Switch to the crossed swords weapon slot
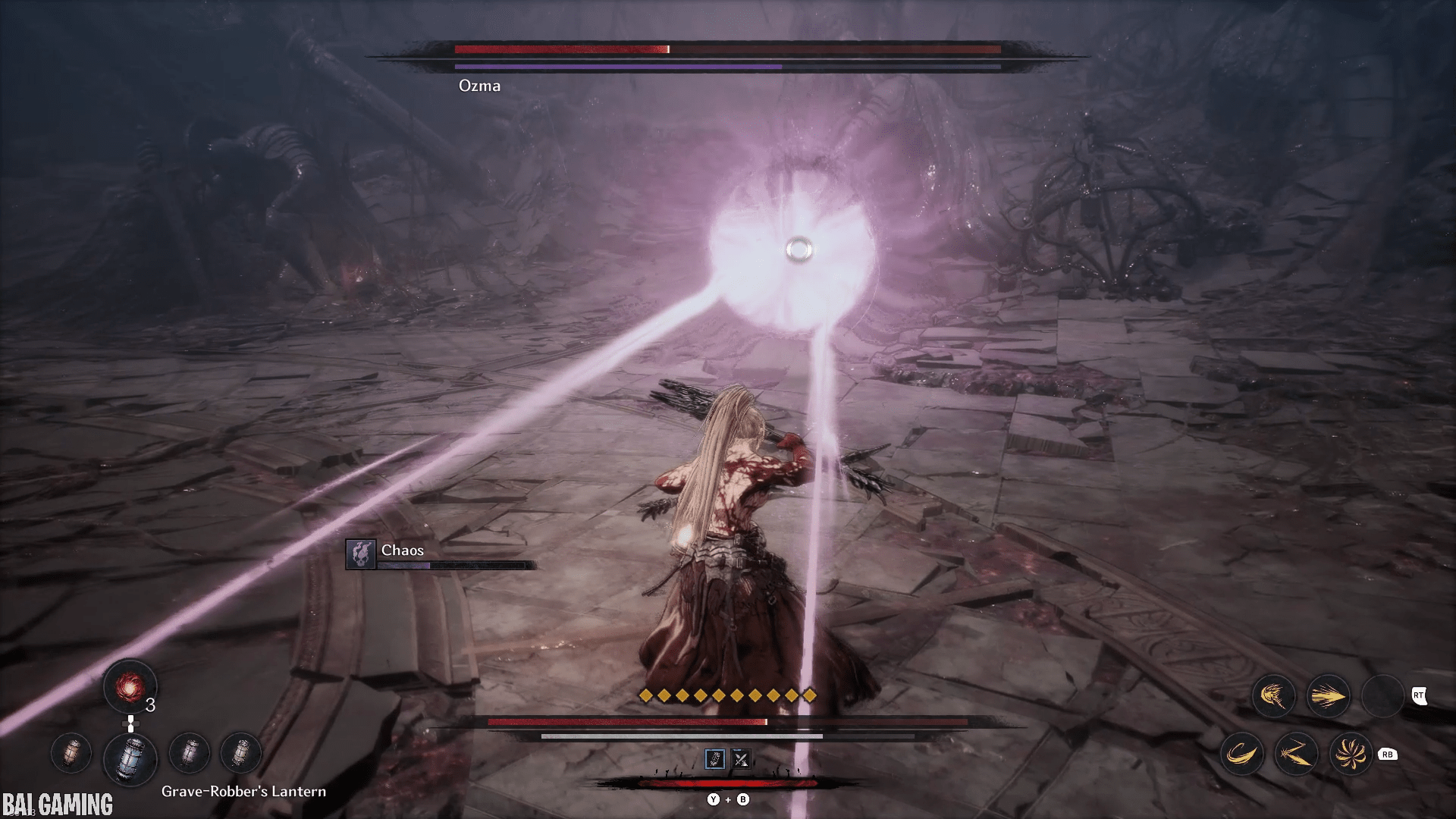Viewport: 1456px width, 819px height. pos(740,759)
